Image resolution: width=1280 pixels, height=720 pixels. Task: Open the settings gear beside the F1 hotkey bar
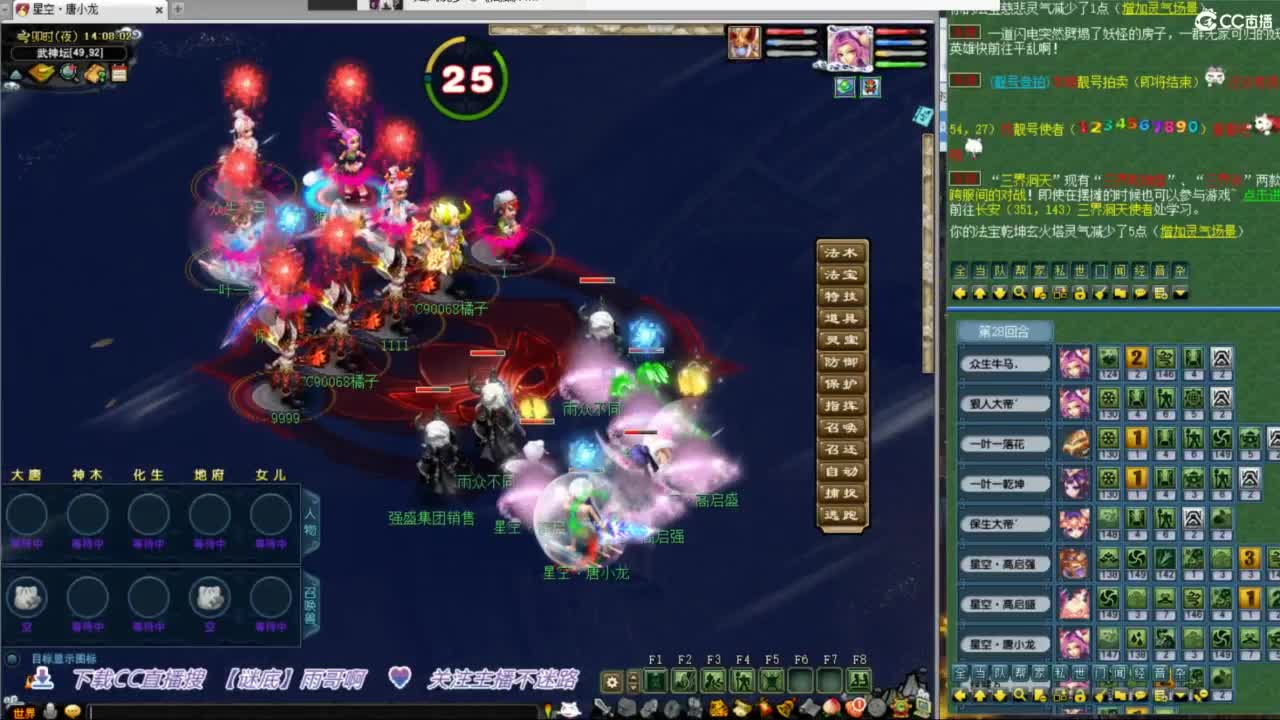click(x=612, y=681)
